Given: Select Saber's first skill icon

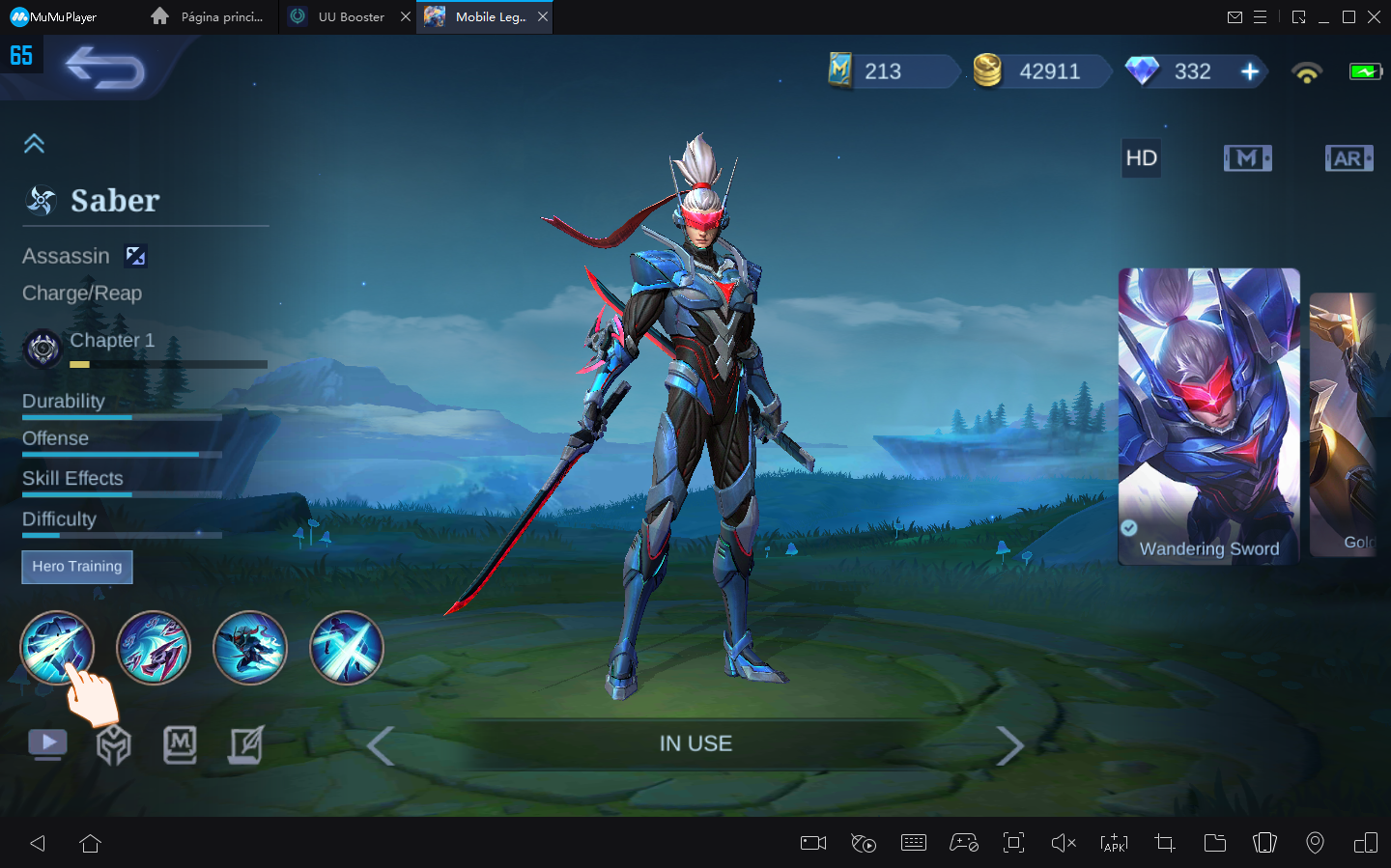Looking at the screenshot, I should 57,649.
